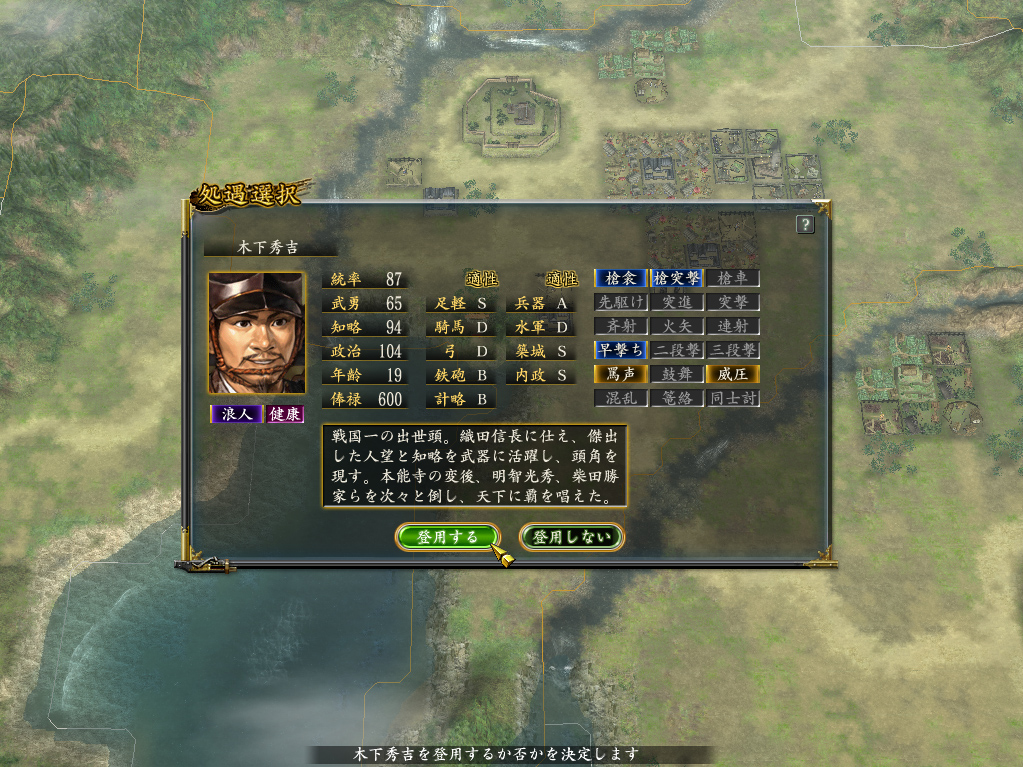Confirm with the 登用する button
1023x767 pixels.
(447, 537)
